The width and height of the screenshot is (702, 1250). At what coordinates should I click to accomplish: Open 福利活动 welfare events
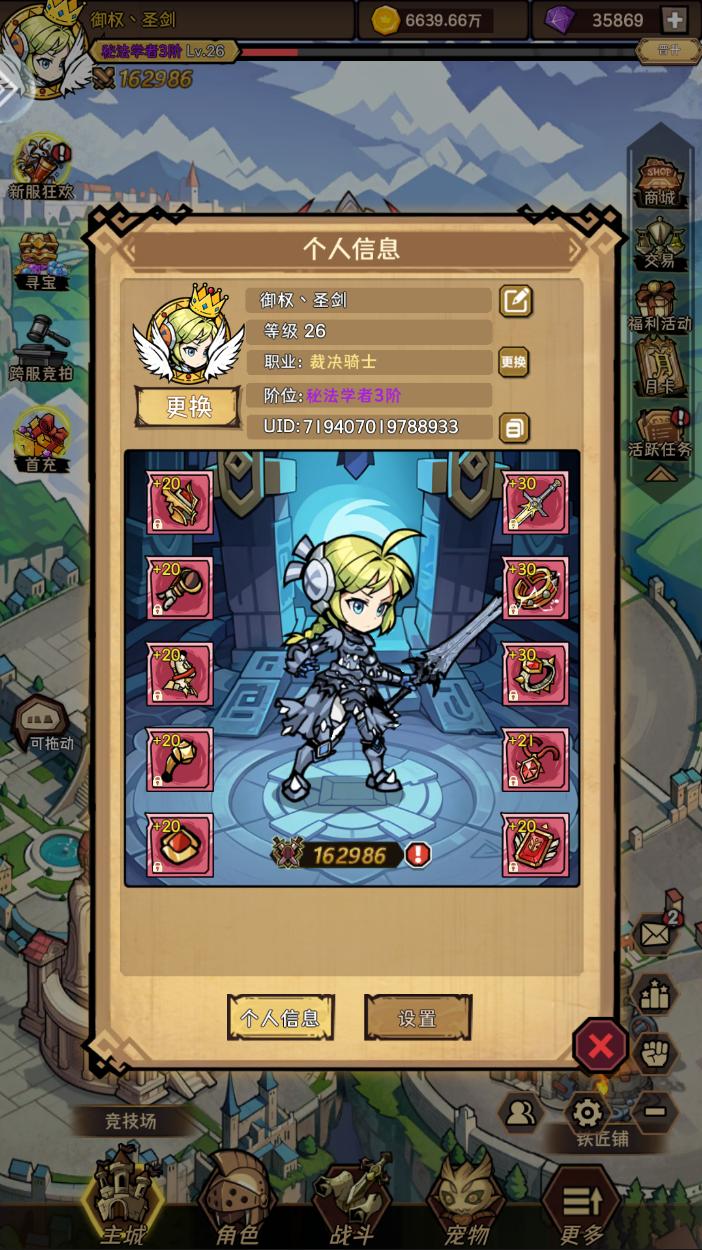click(659, 306)
